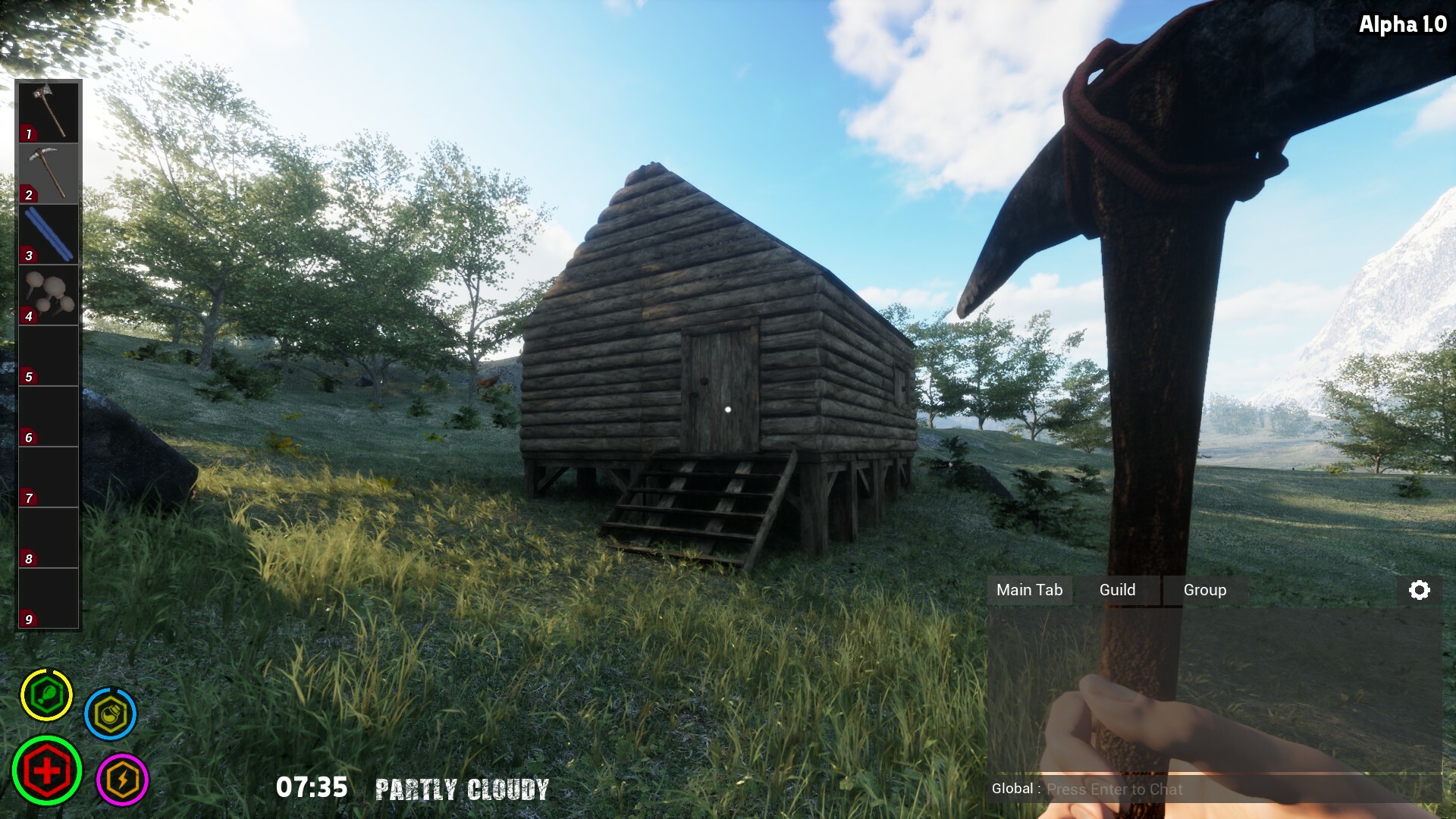Click the Global chat channel label

click(x=1014, y=789)
